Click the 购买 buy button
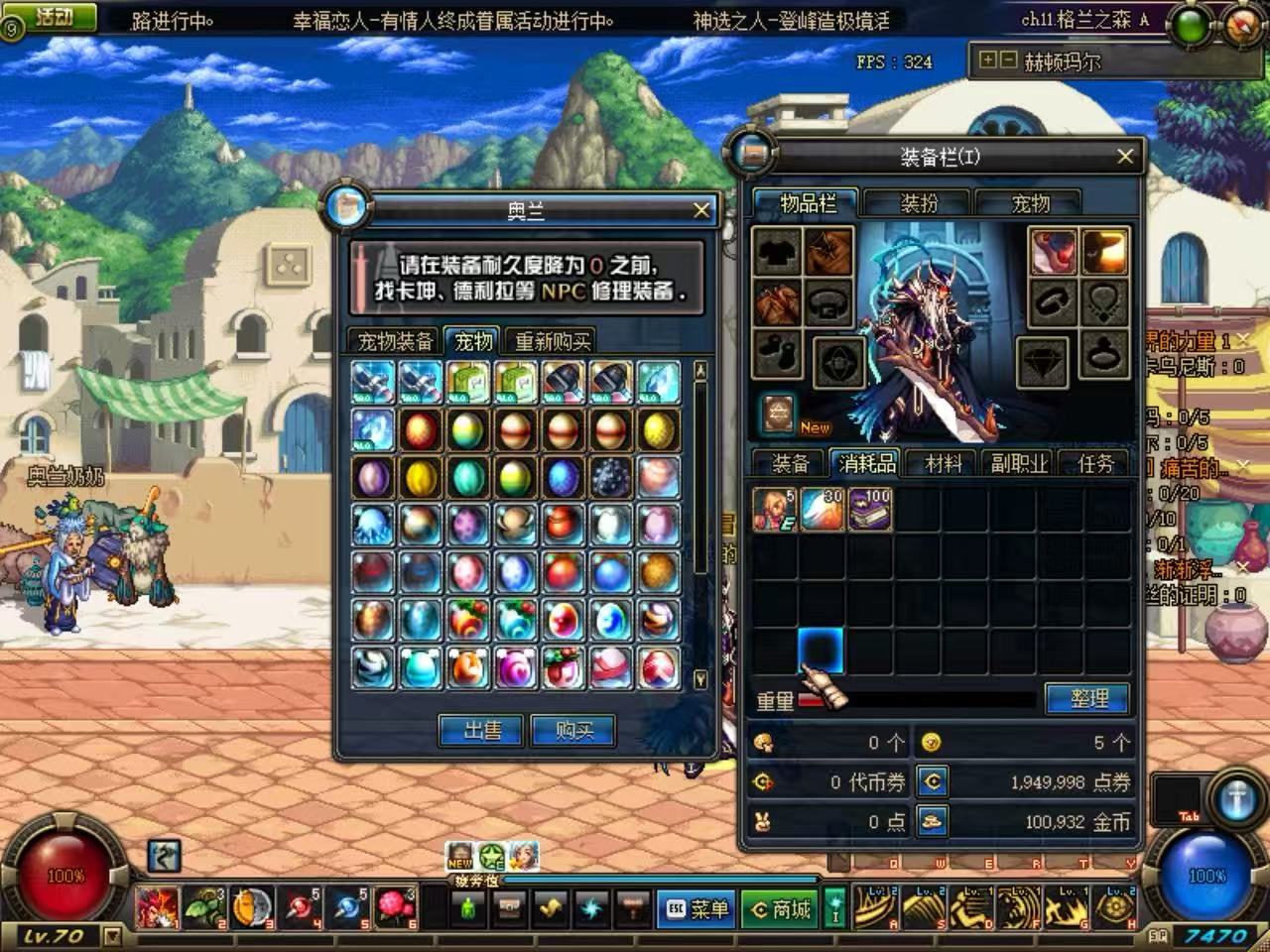This screenshot has width=1270, height=952. (573, 731)
